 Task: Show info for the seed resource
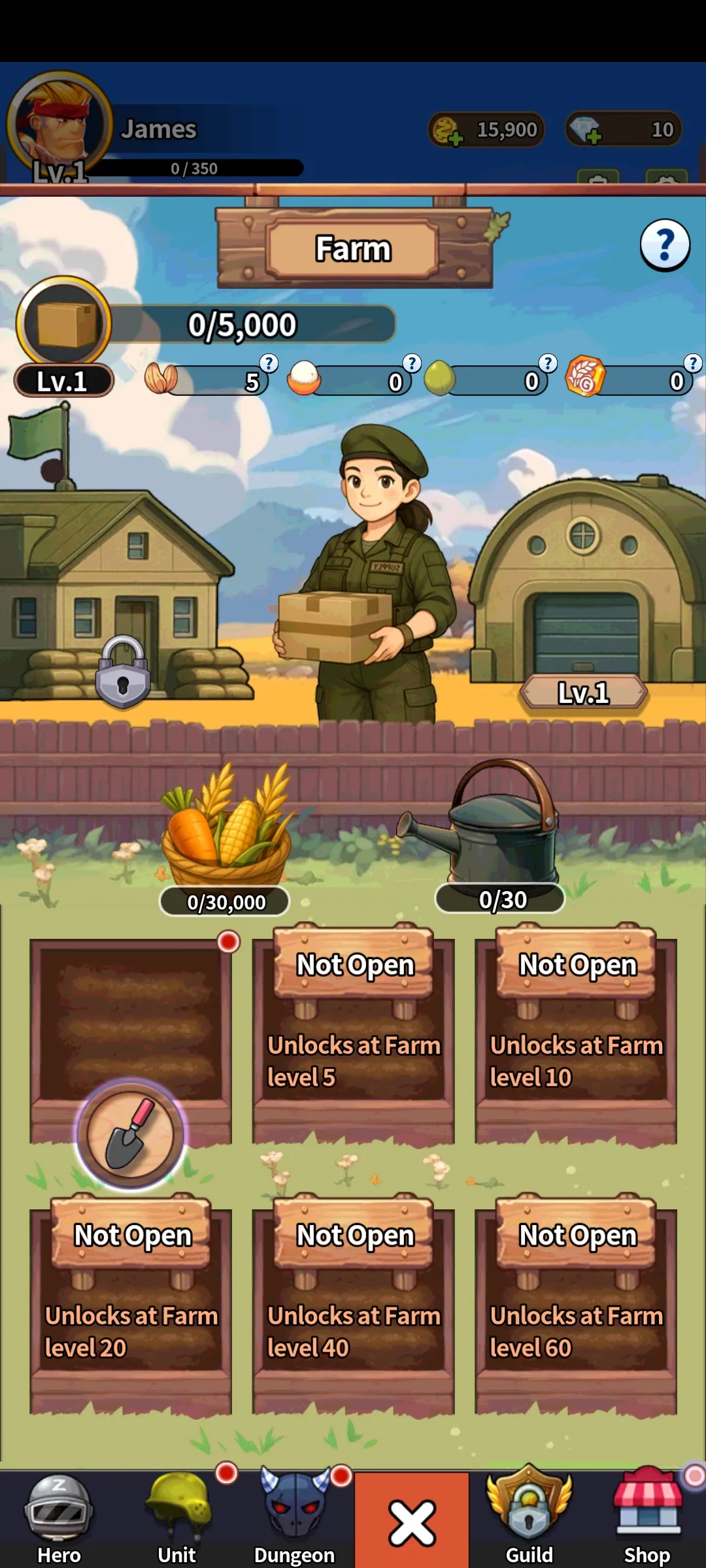coord(269,363)
